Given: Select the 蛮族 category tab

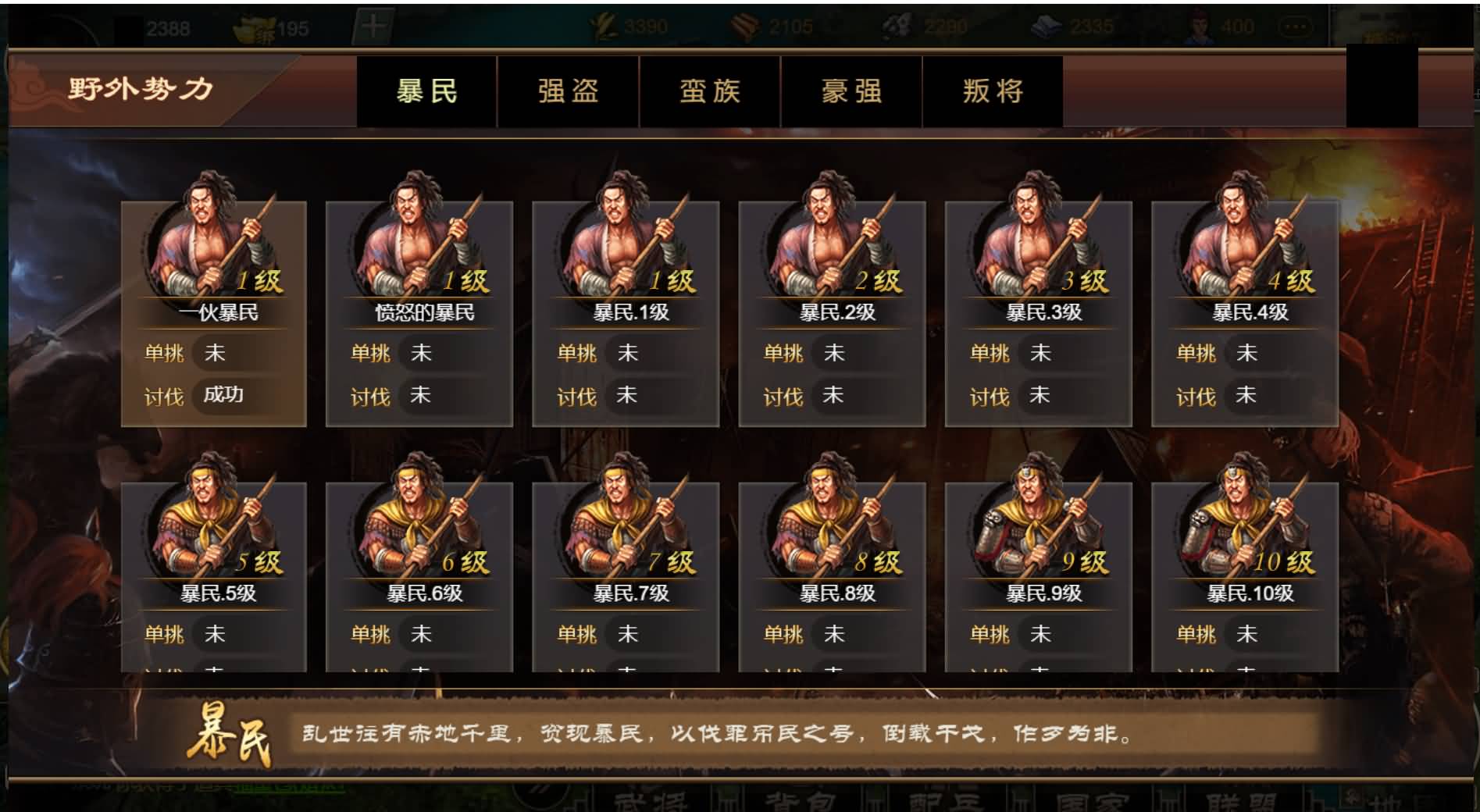Looking at the screenshot, I should pos(709,91).
